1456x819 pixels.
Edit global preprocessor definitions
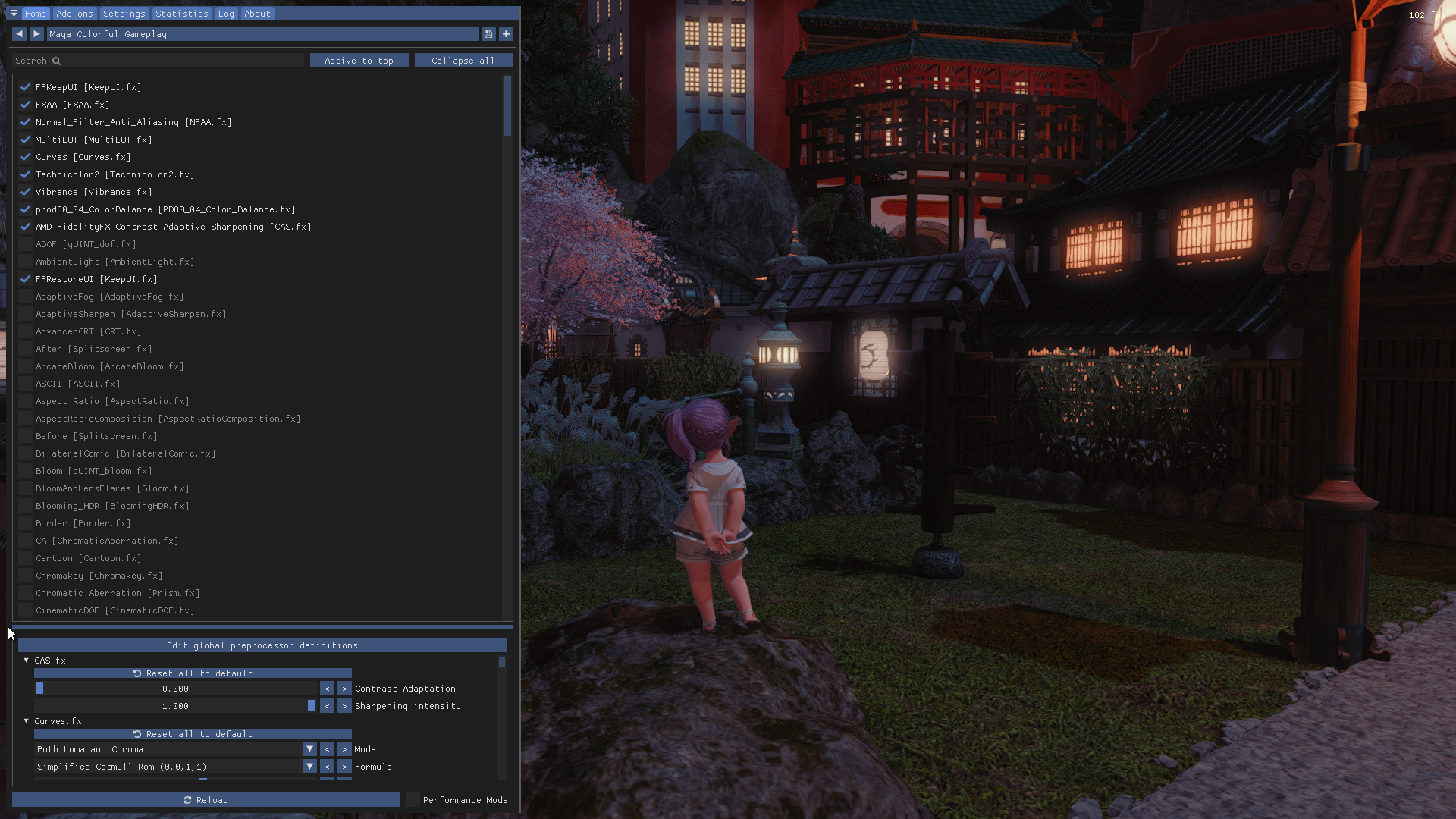click(262, 645)
